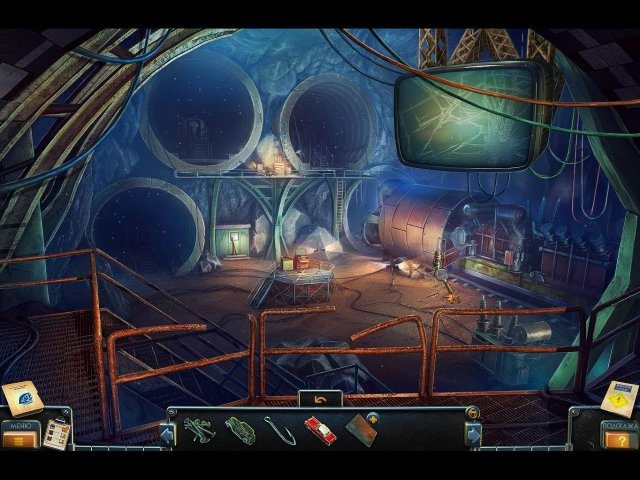Select the green toy car item

[240, 430]
